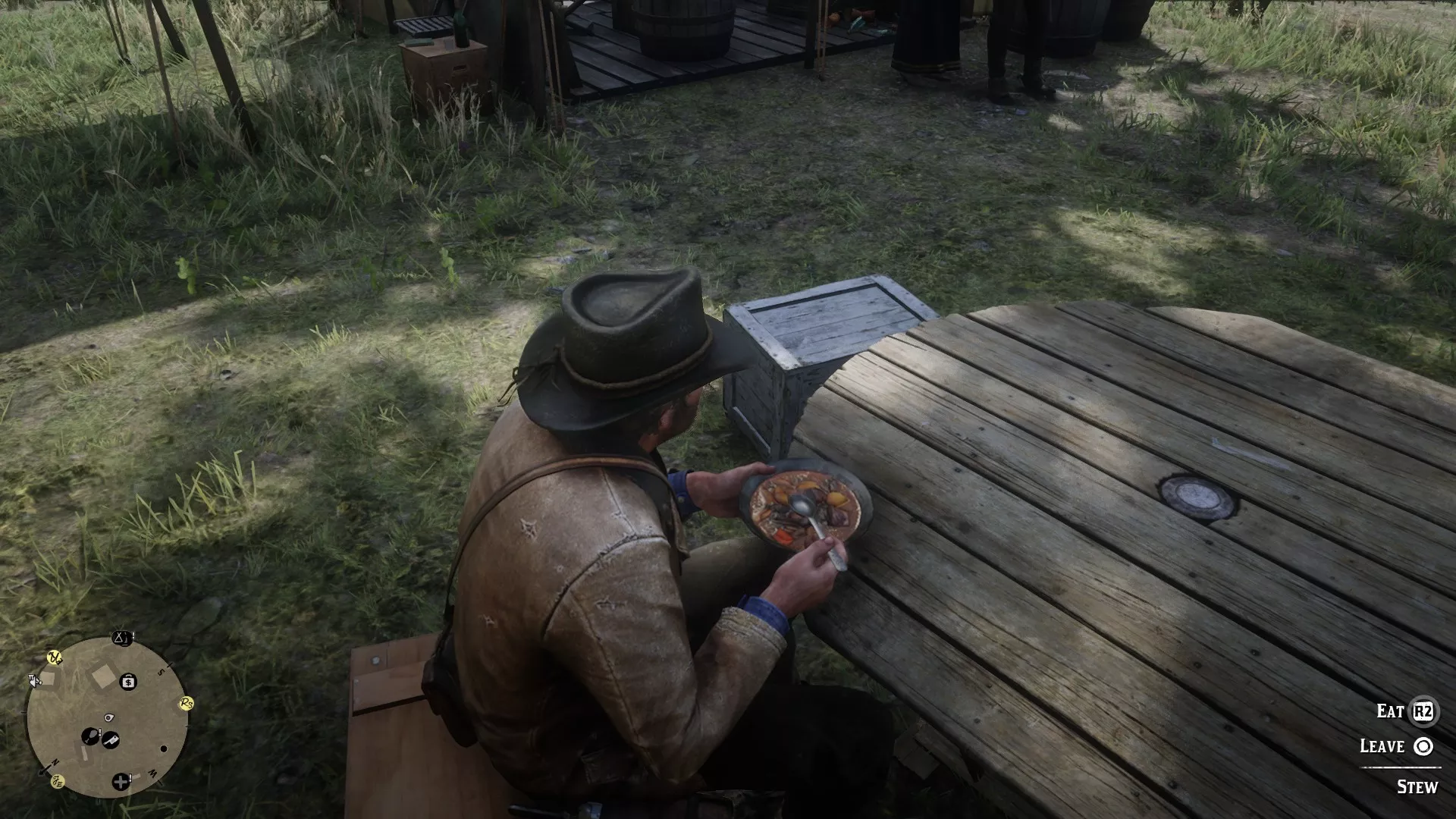Click the S compass letter on the minimap
The width and height of the screenshot is (1456, 819).
[x=162, y=670]
